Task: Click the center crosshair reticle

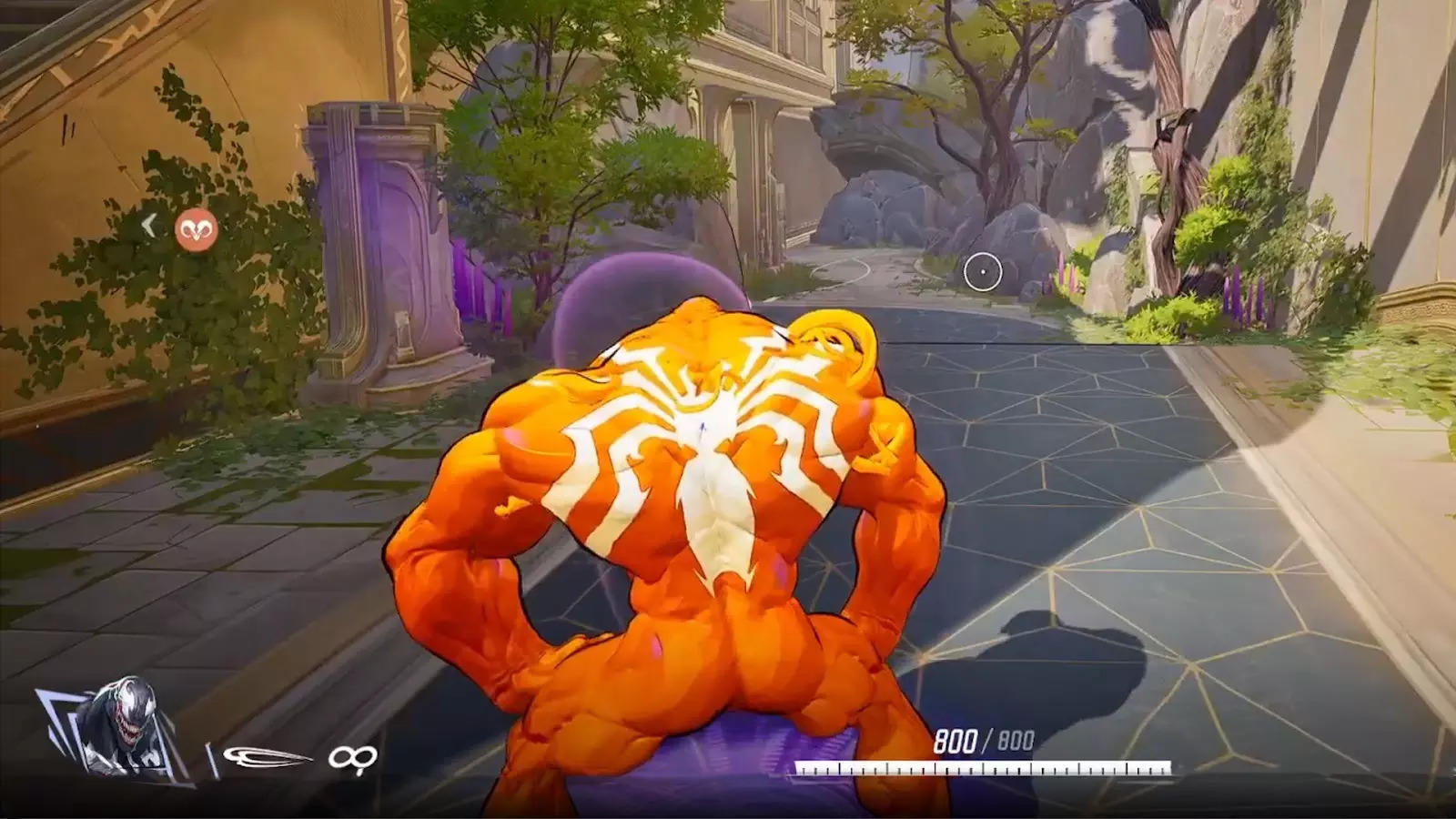Action: tap(982, 269)
